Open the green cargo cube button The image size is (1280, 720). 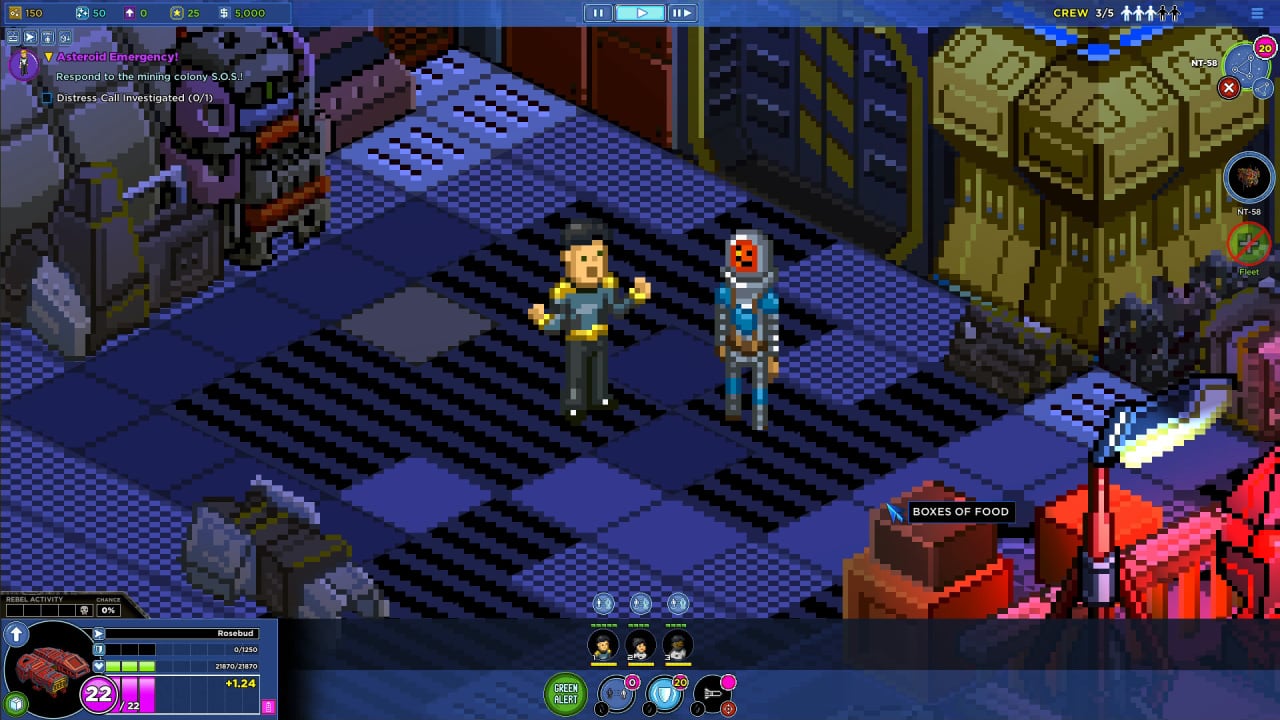click(x=15, y=702)
